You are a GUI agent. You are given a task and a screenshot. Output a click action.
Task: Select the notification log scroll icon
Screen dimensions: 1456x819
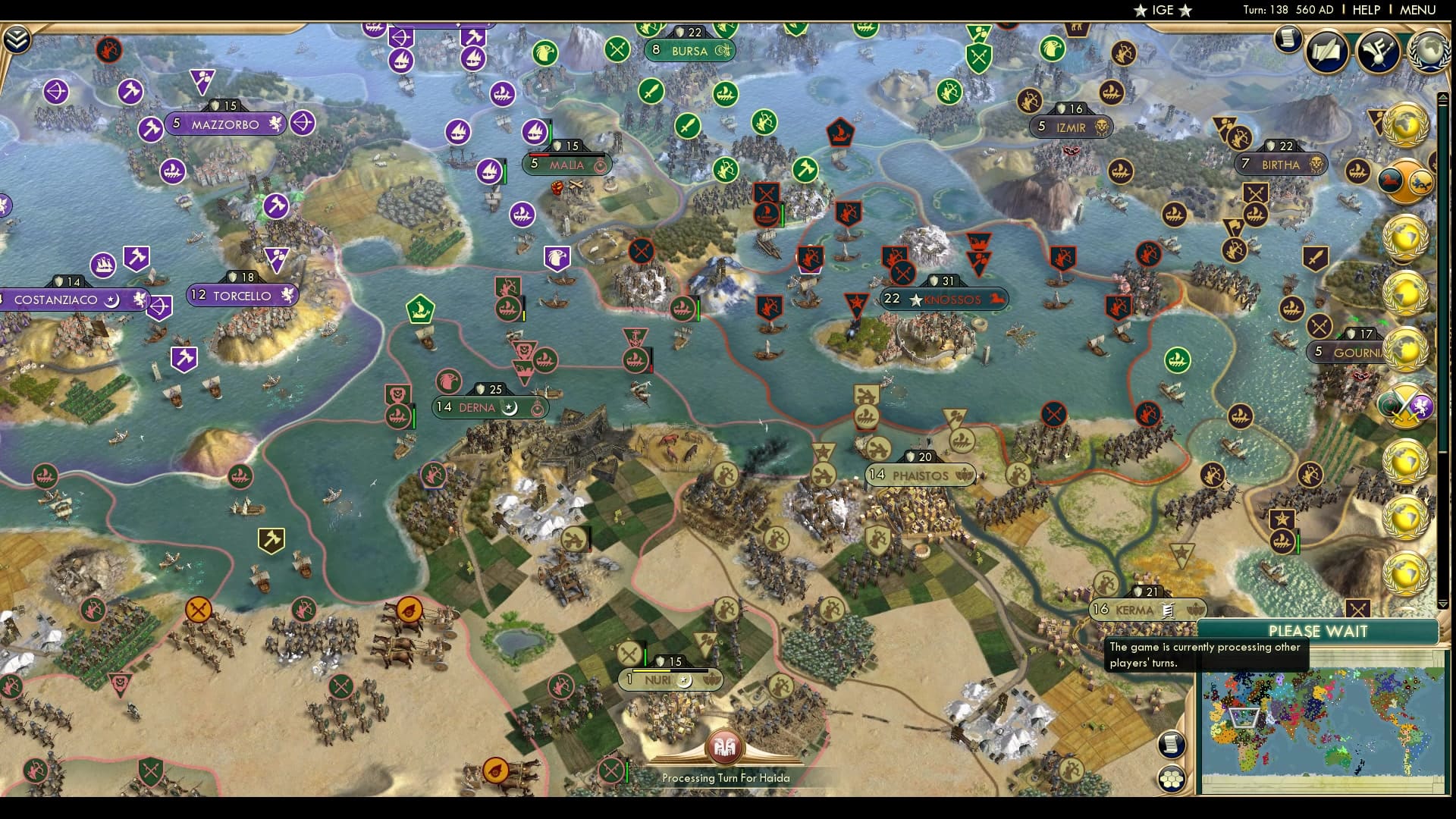coord(1287,37)
